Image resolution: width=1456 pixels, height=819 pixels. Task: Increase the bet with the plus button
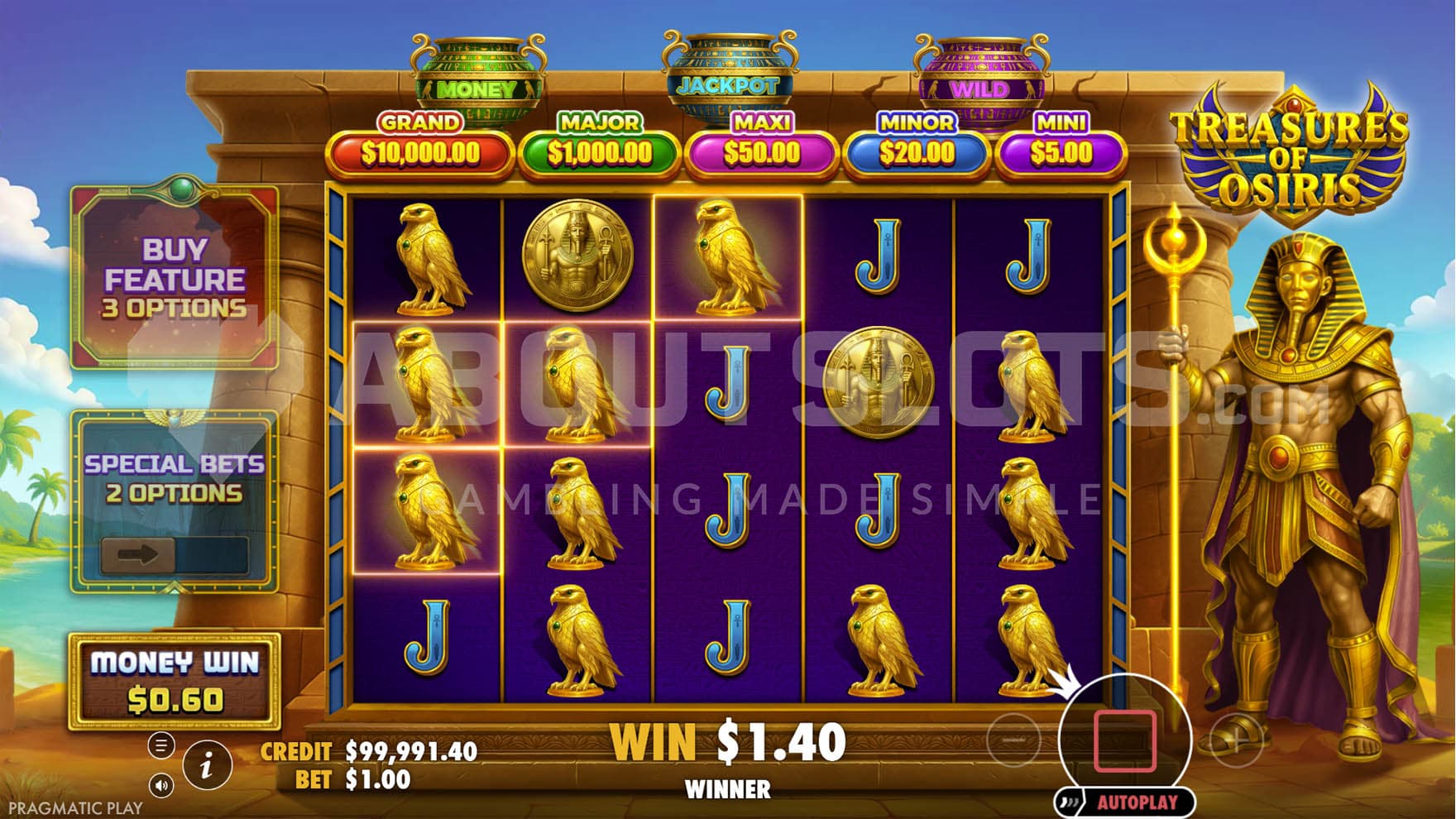coord(1236,740)
